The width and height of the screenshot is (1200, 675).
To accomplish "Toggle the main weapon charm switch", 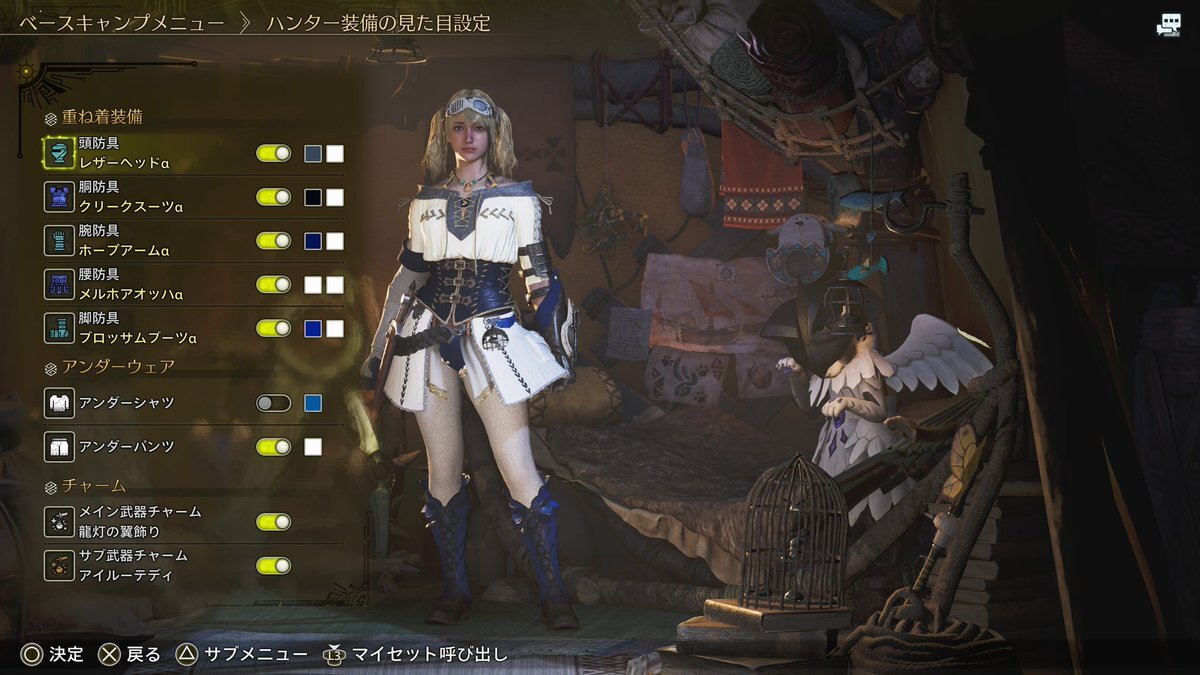I will pyautogui.click(x=273, y=521).
